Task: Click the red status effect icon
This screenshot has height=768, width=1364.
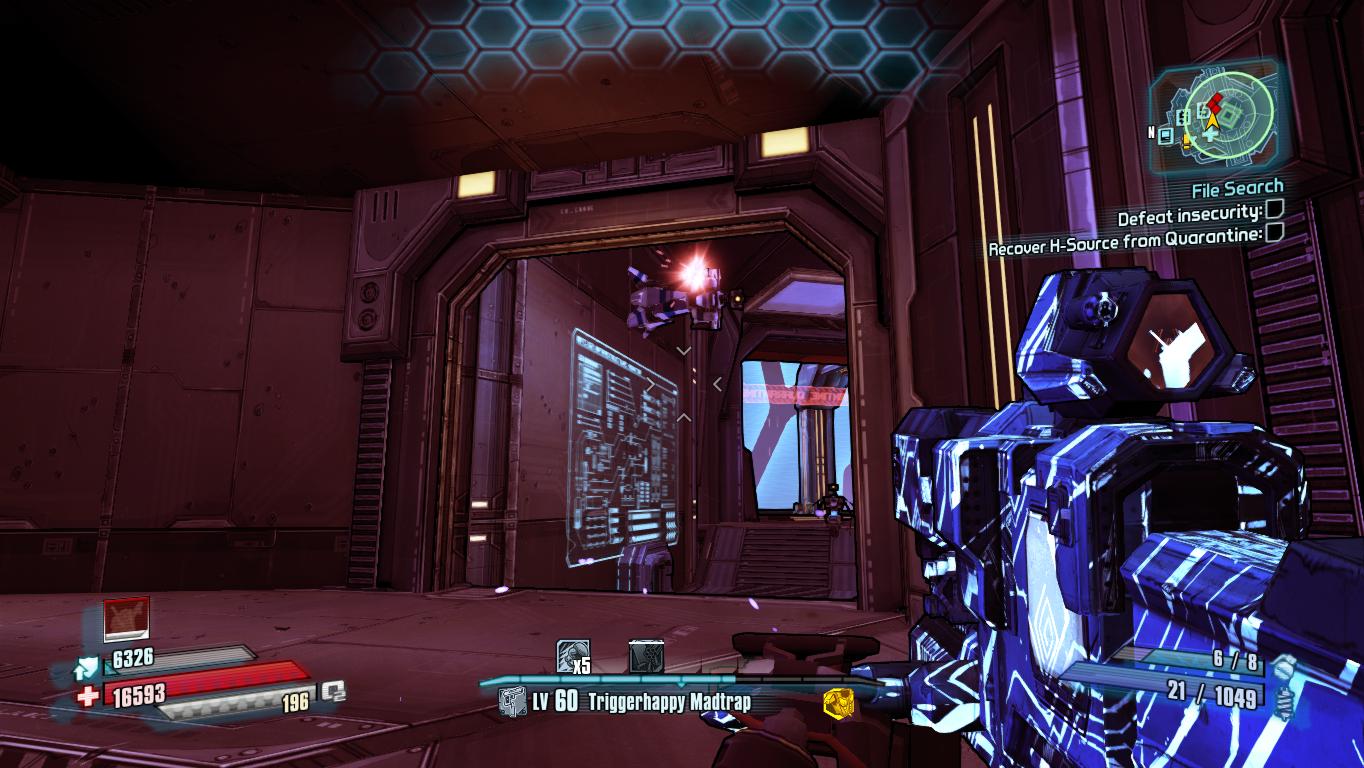Action: (127, 620)
